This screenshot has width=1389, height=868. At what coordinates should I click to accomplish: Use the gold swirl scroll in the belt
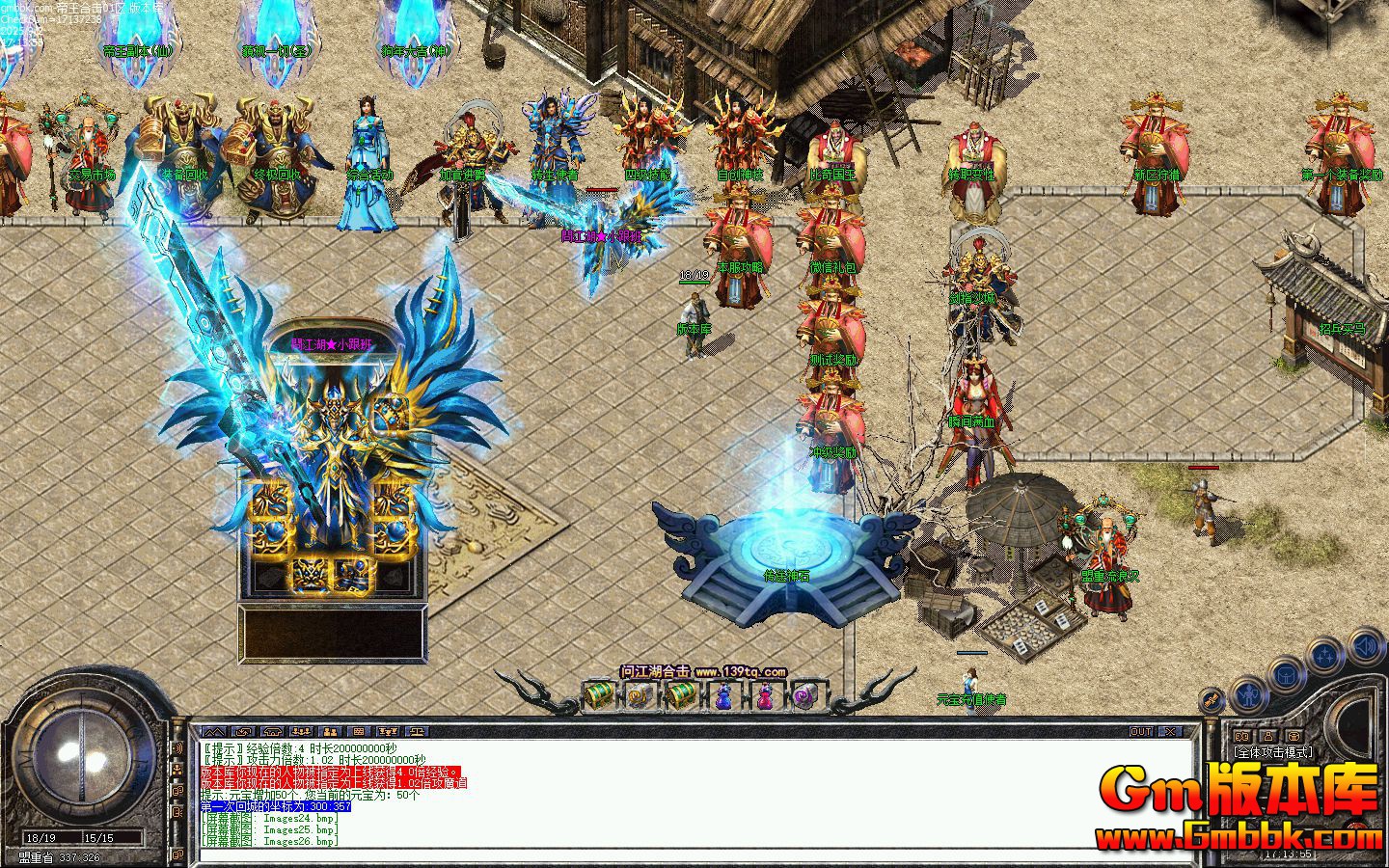(640, 694)
